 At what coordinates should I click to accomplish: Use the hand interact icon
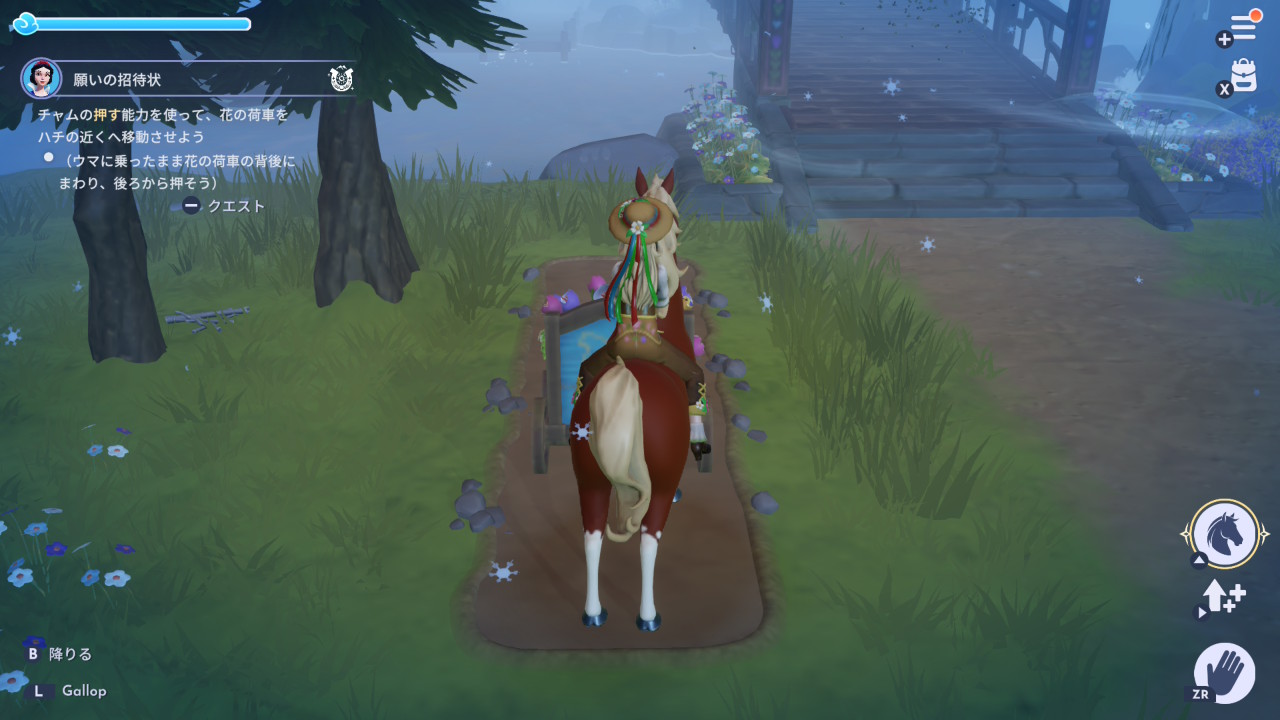coord(1225,672)
